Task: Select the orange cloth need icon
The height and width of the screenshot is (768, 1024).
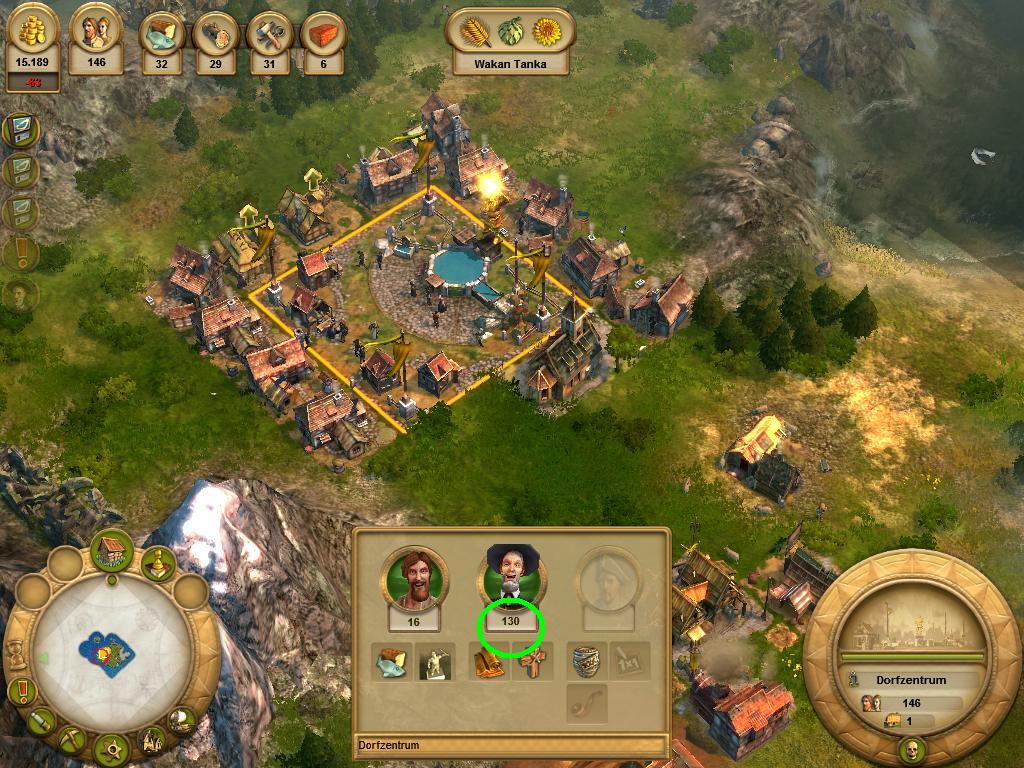Action: pos(489,662)
